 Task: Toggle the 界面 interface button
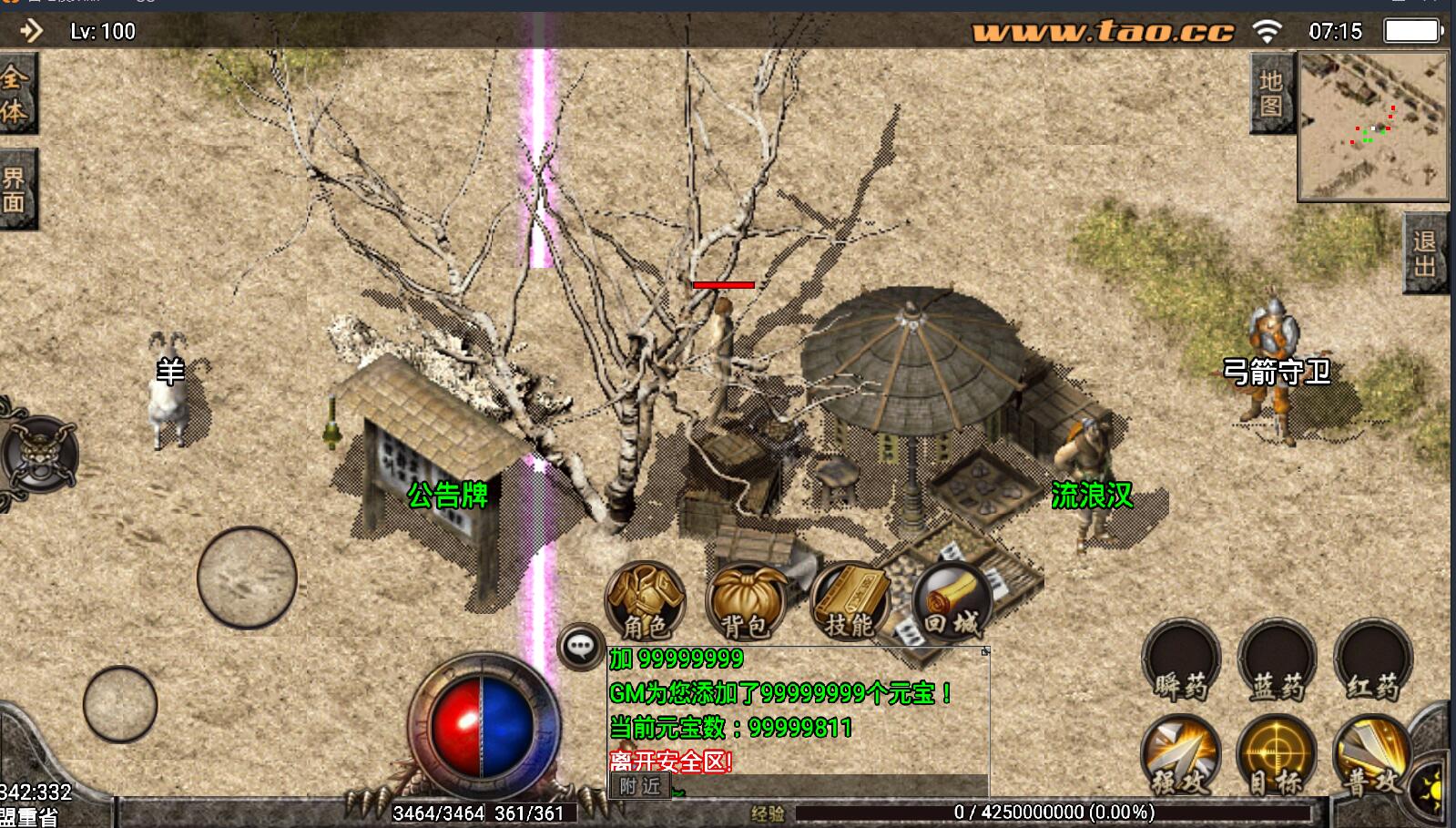click(15, 189)
